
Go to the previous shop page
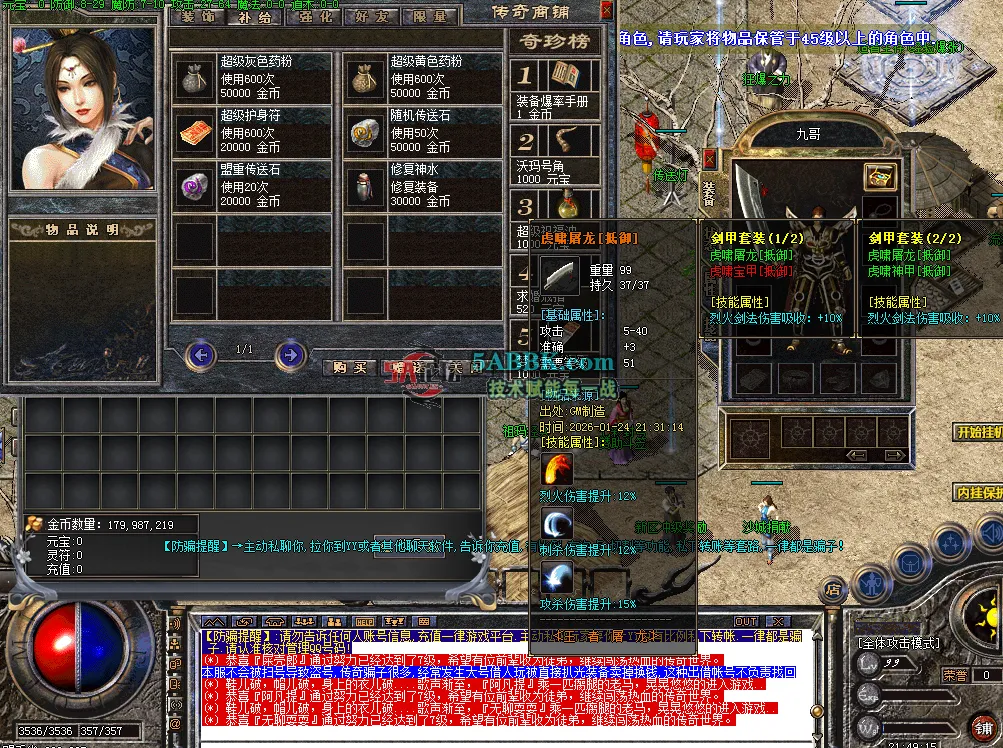[x=201, y=353]
